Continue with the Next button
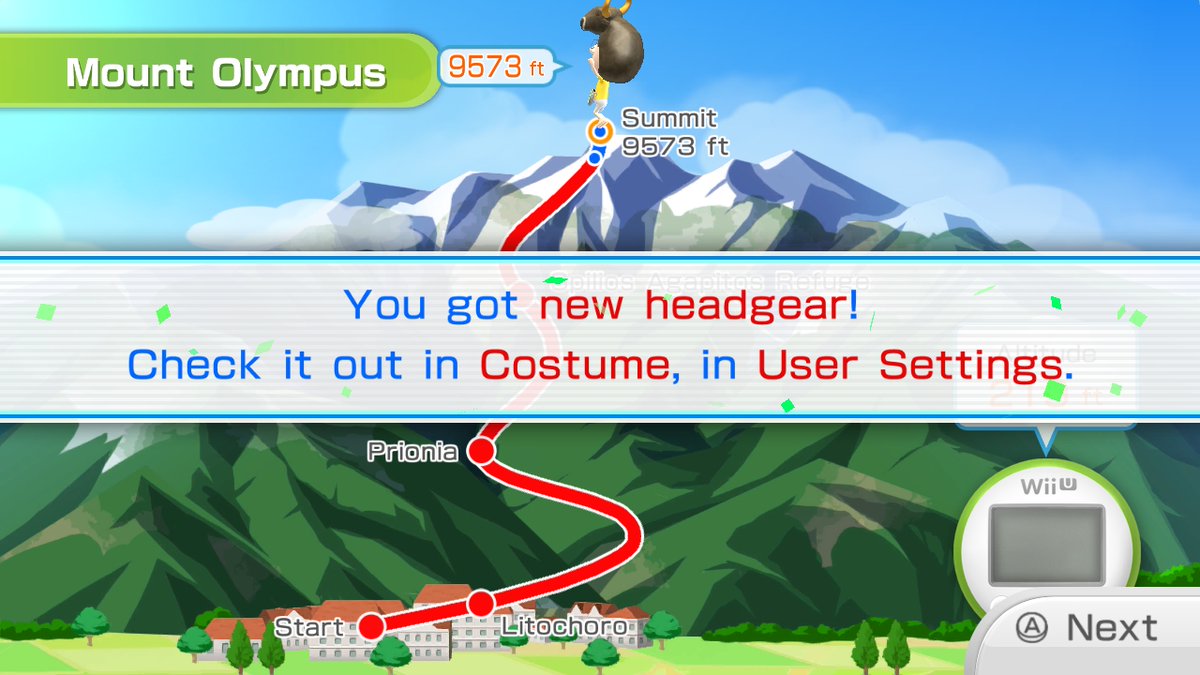The height and width of the screenshot is (675, 1200). tap(1088, 628)
